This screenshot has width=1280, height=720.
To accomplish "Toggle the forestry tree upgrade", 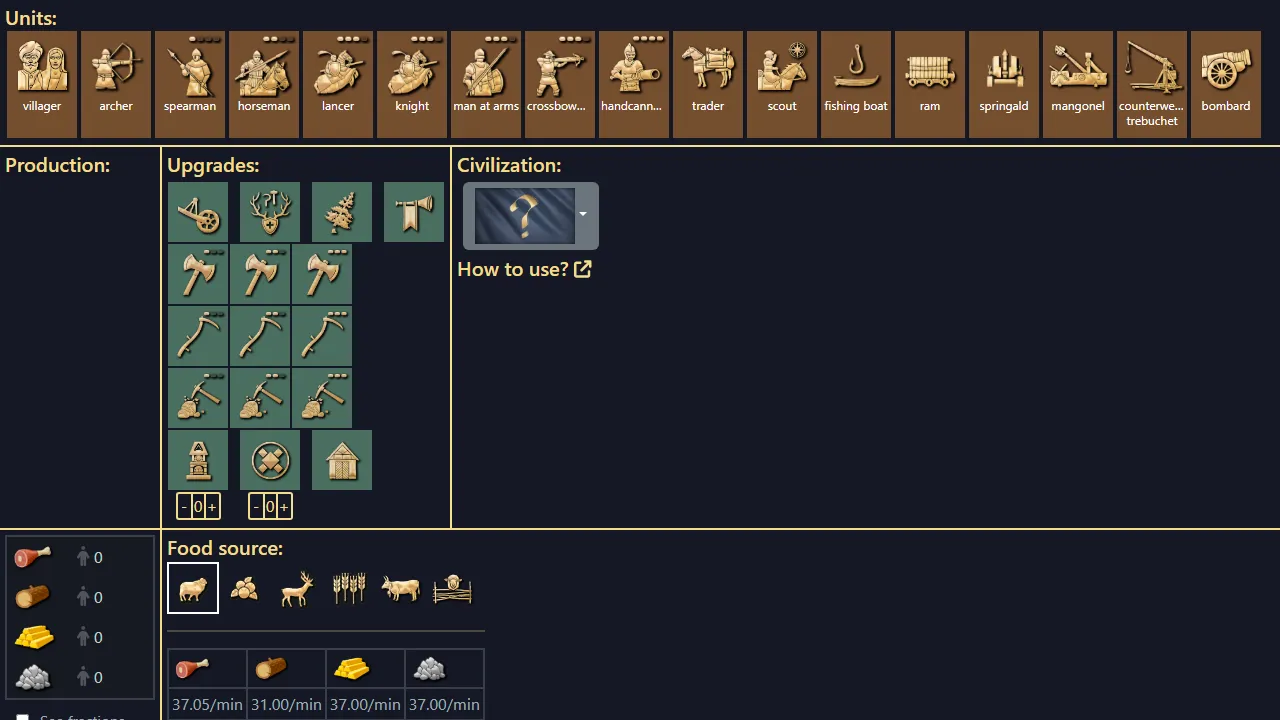I will (342, 212).
